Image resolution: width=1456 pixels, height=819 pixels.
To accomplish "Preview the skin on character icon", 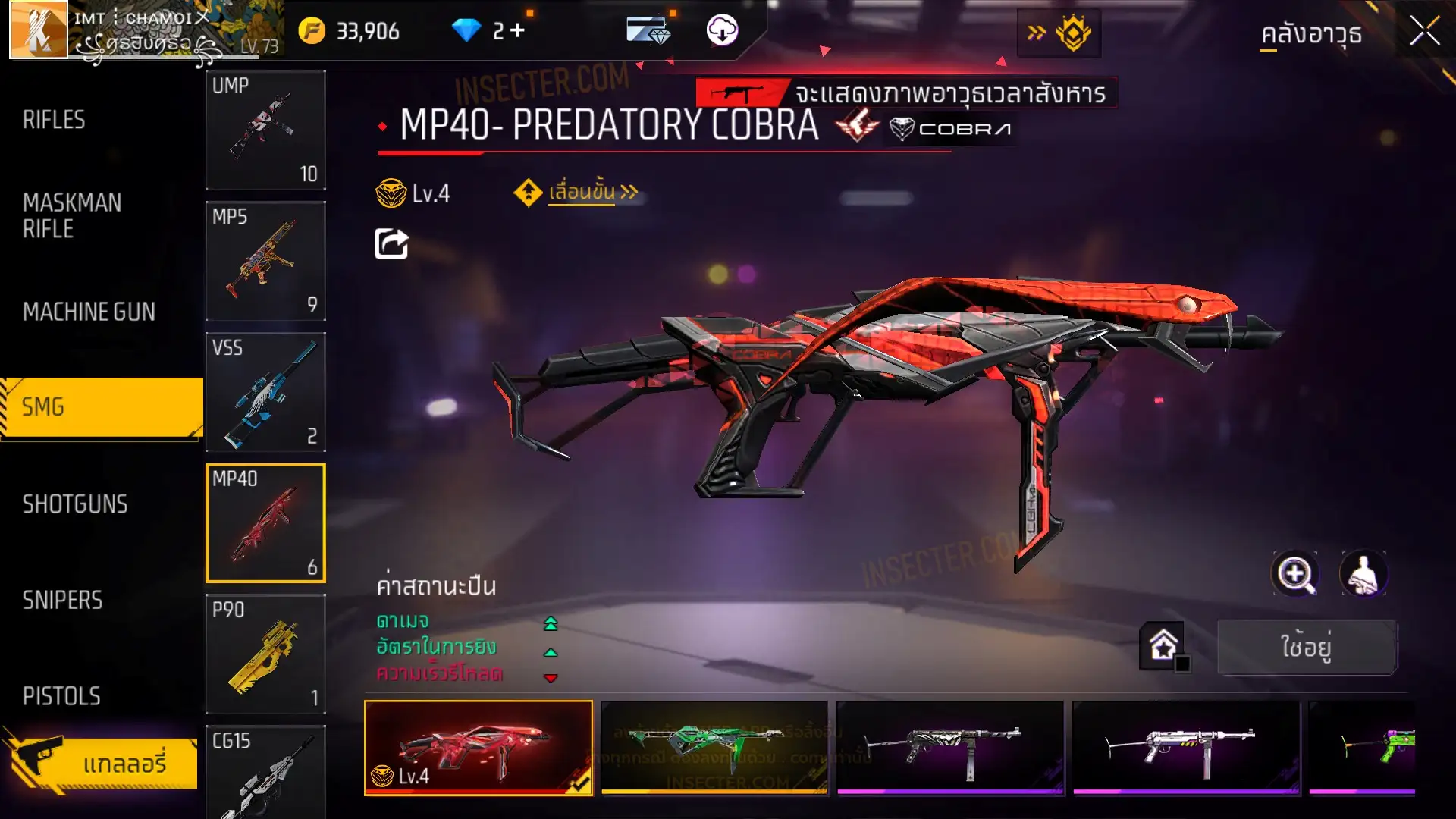I will [1363, 574].
